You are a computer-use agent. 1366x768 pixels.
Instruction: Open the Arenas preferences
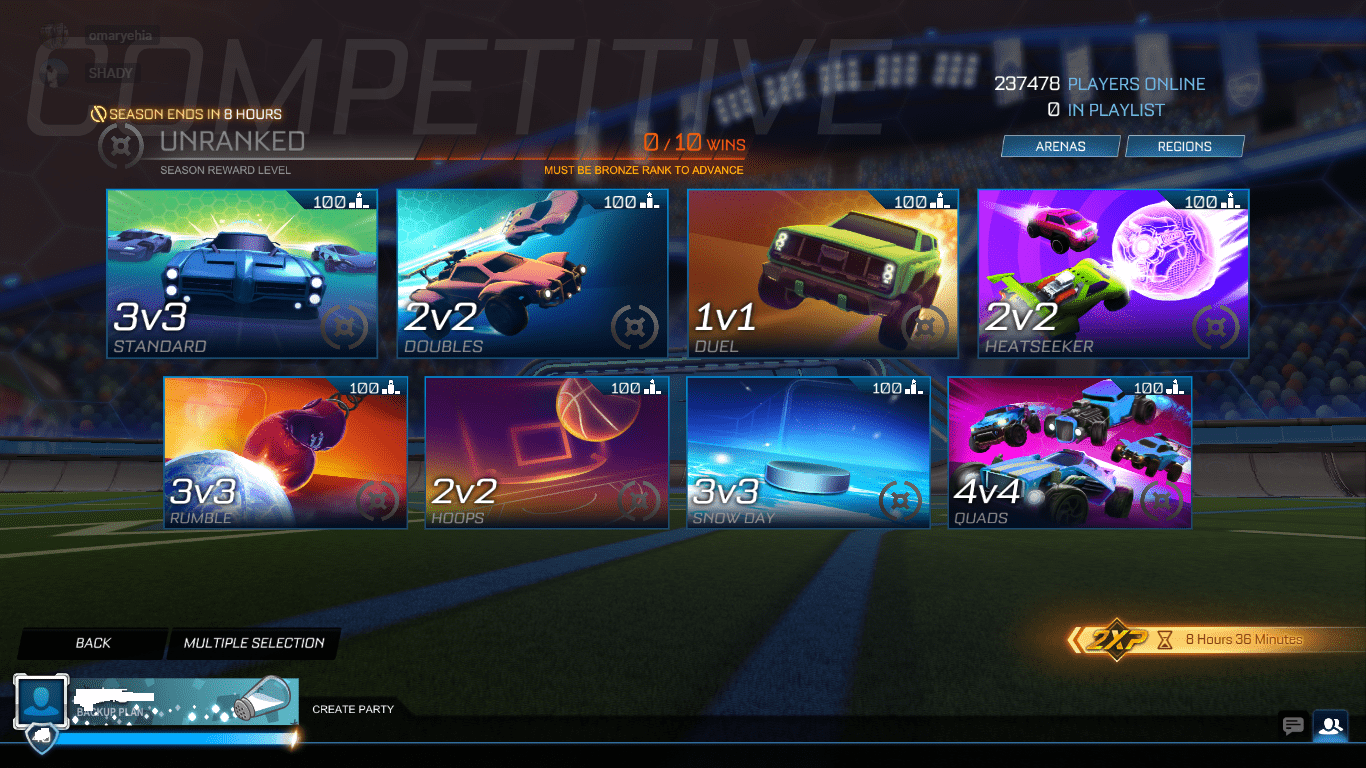1060,146
